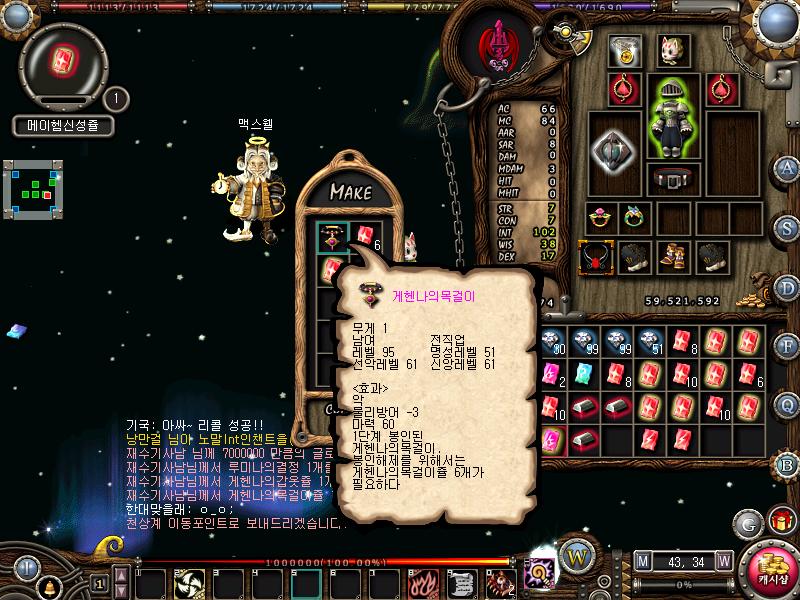Click the round S side button
This screenshot has width=800, height=600.
[787, 226]
